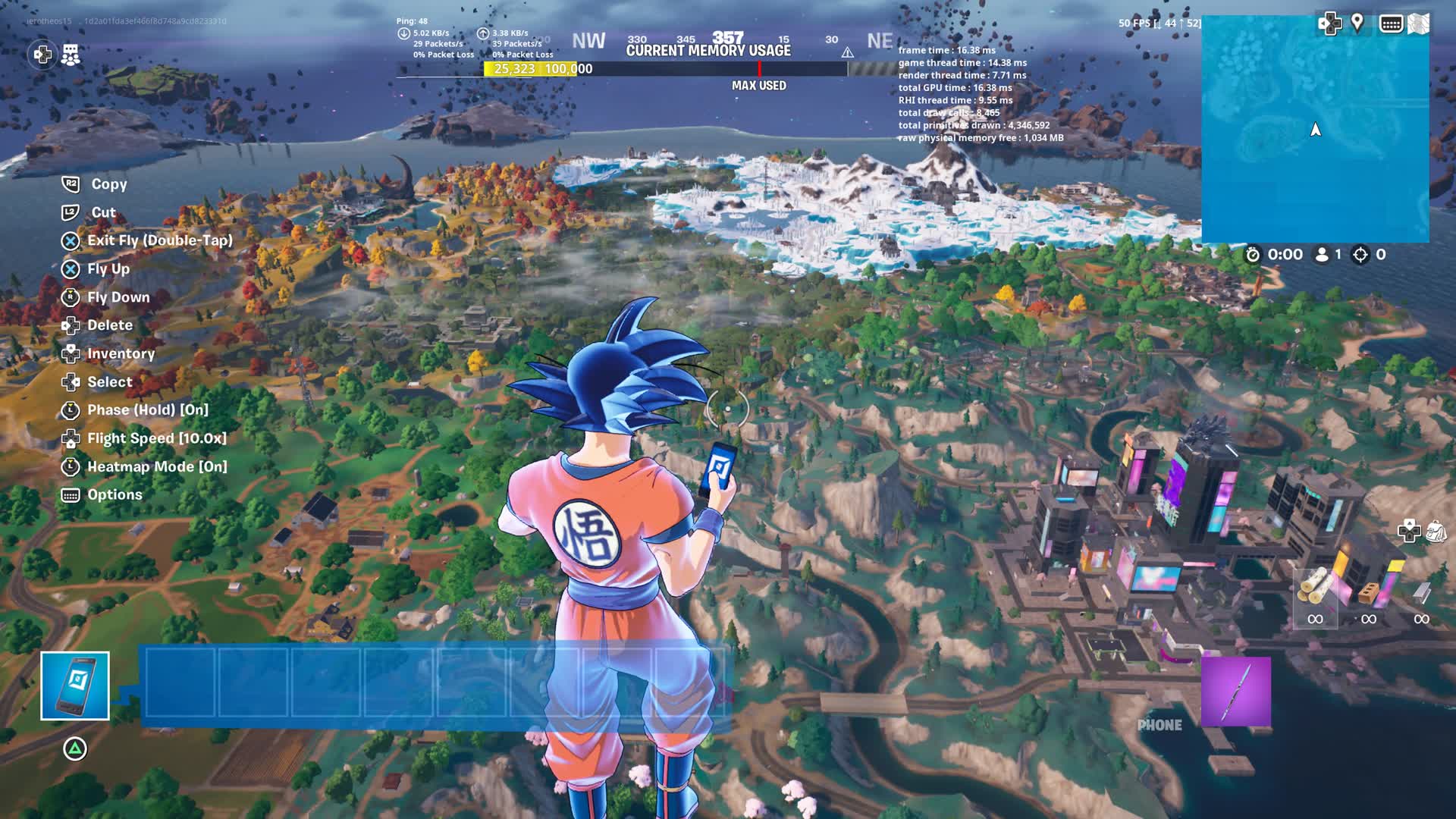Open the backpack inventory icon
This screenshot has height=819, width=1456.
(1436, 531)
